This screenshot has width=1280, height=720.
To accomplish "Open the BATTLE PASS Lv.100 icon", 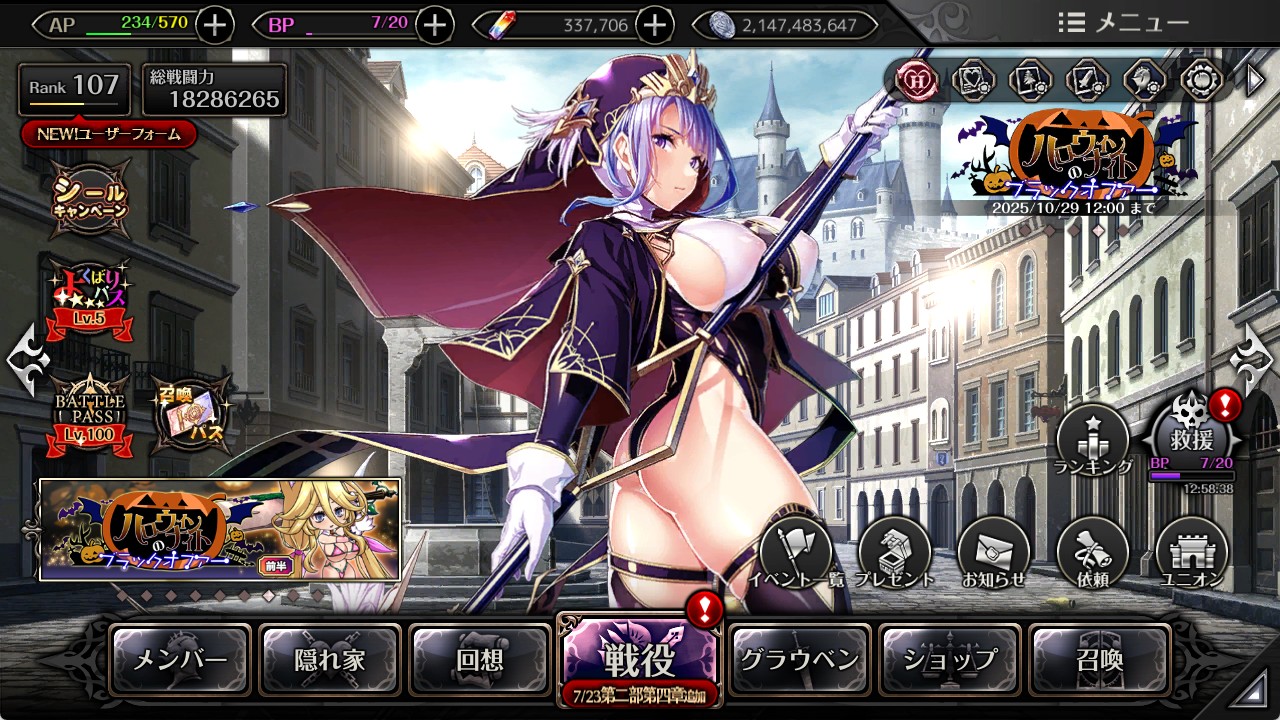I will [91, 413].
